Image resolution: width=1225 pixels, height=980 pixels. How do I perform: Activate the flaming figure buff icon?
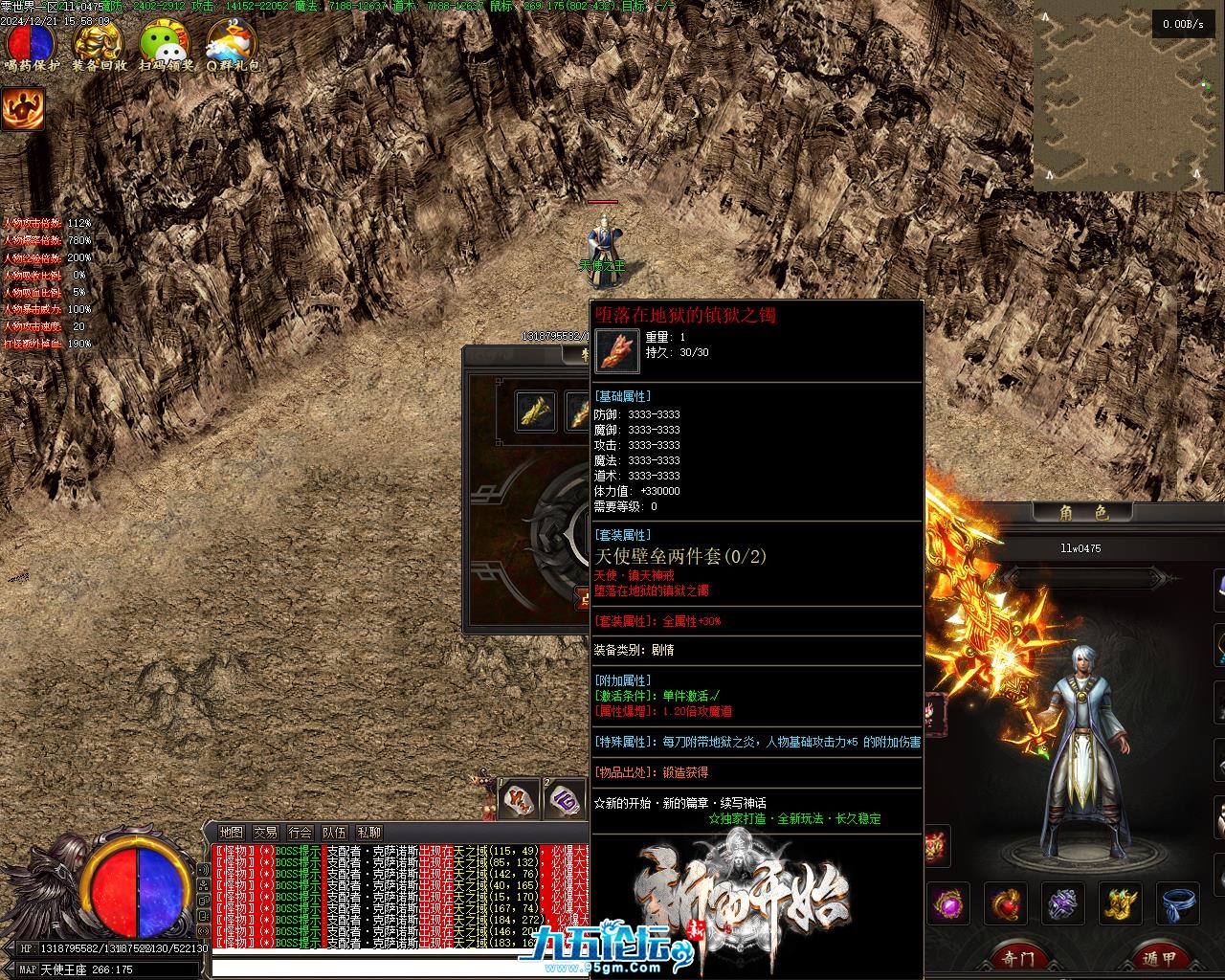click(23, 109)
